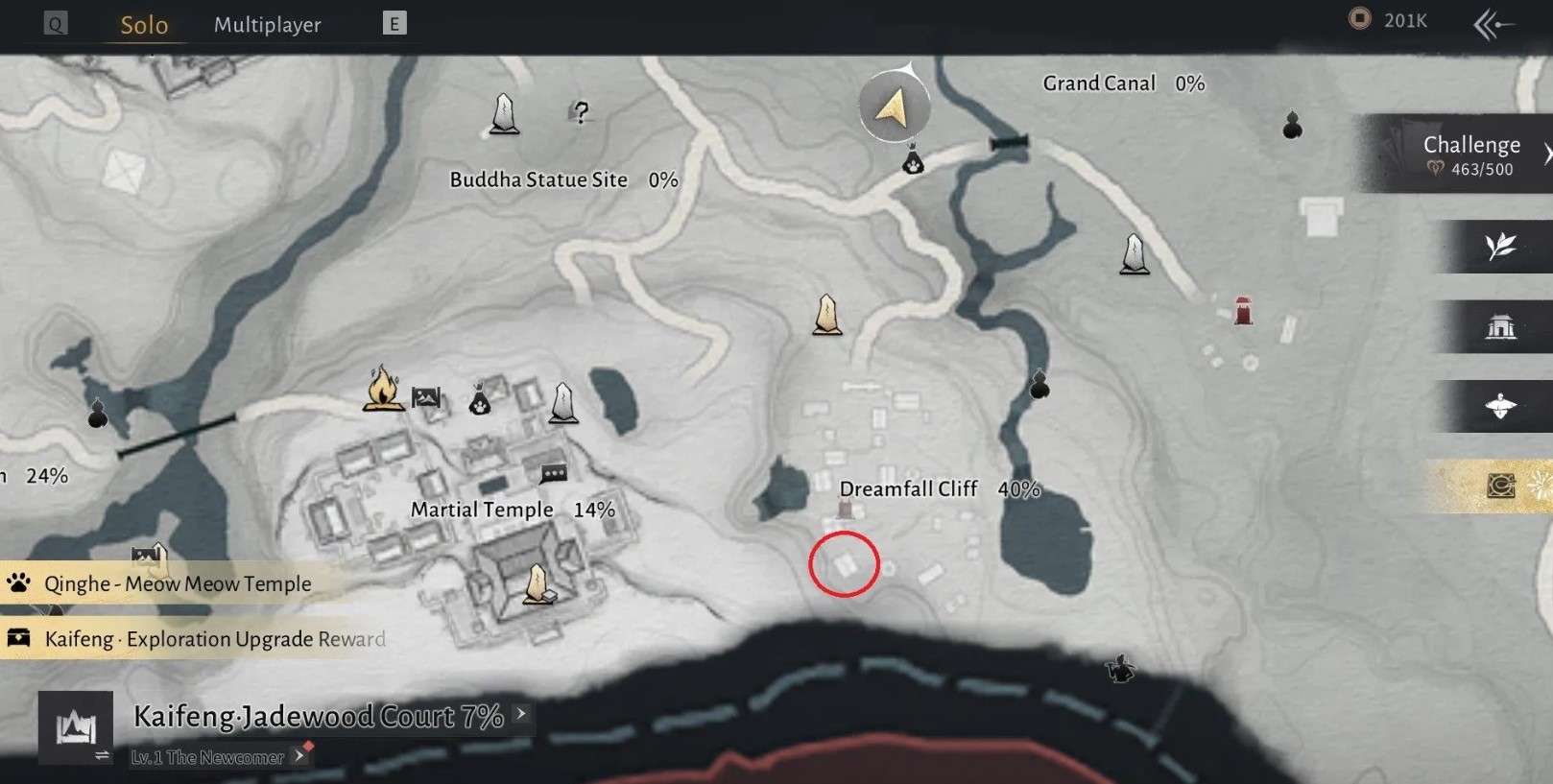This screenshot has width=1553, height=784.
Task: Select the stone stele marker above Dreamfall Cliff
Action: 826,315
